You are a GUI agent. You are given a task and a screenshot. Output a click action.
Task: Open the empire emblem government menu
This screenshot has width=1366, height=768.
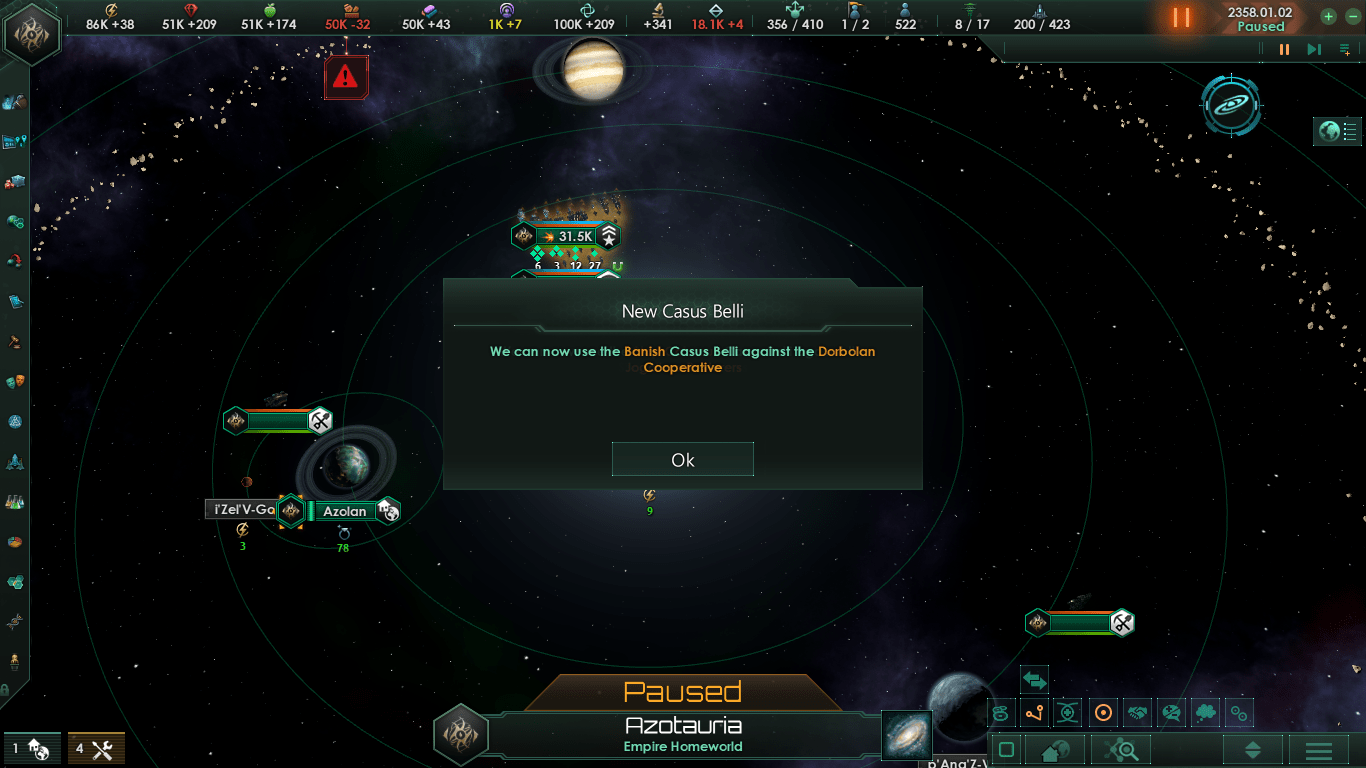32,33
